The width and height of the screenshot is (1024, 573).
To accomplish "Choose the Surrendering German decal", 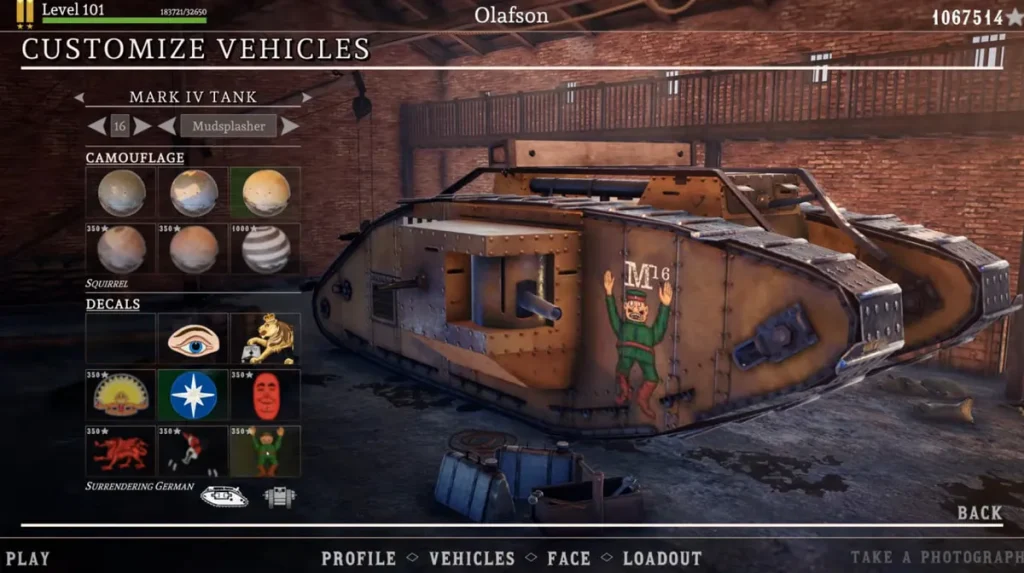I will click(x=265, y=451).
